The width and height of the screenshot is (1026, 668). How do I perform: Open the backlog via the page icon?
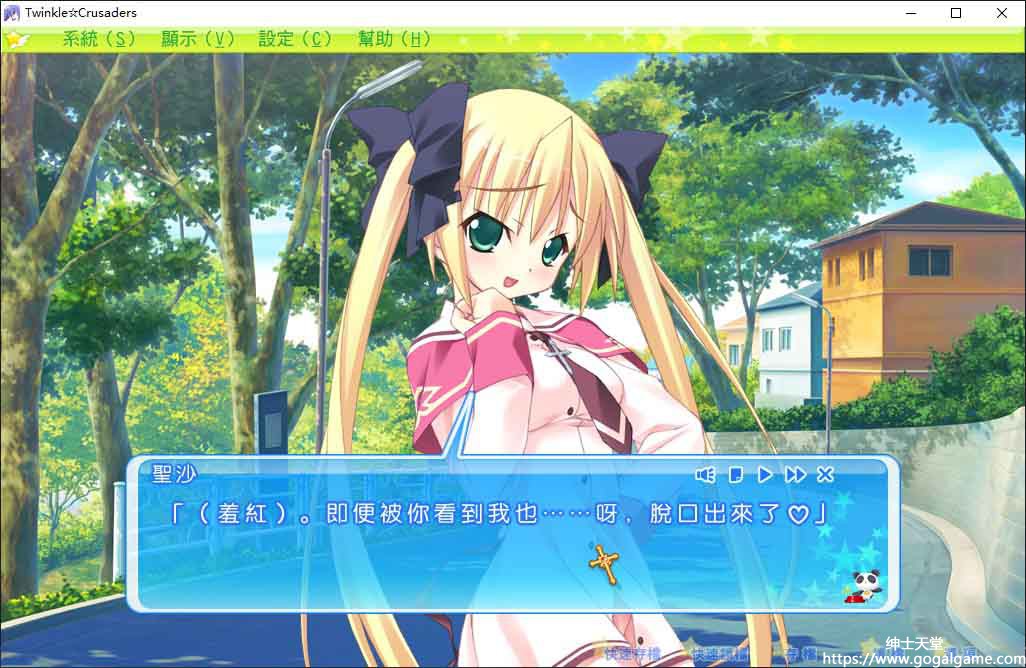tap(735, 474)
